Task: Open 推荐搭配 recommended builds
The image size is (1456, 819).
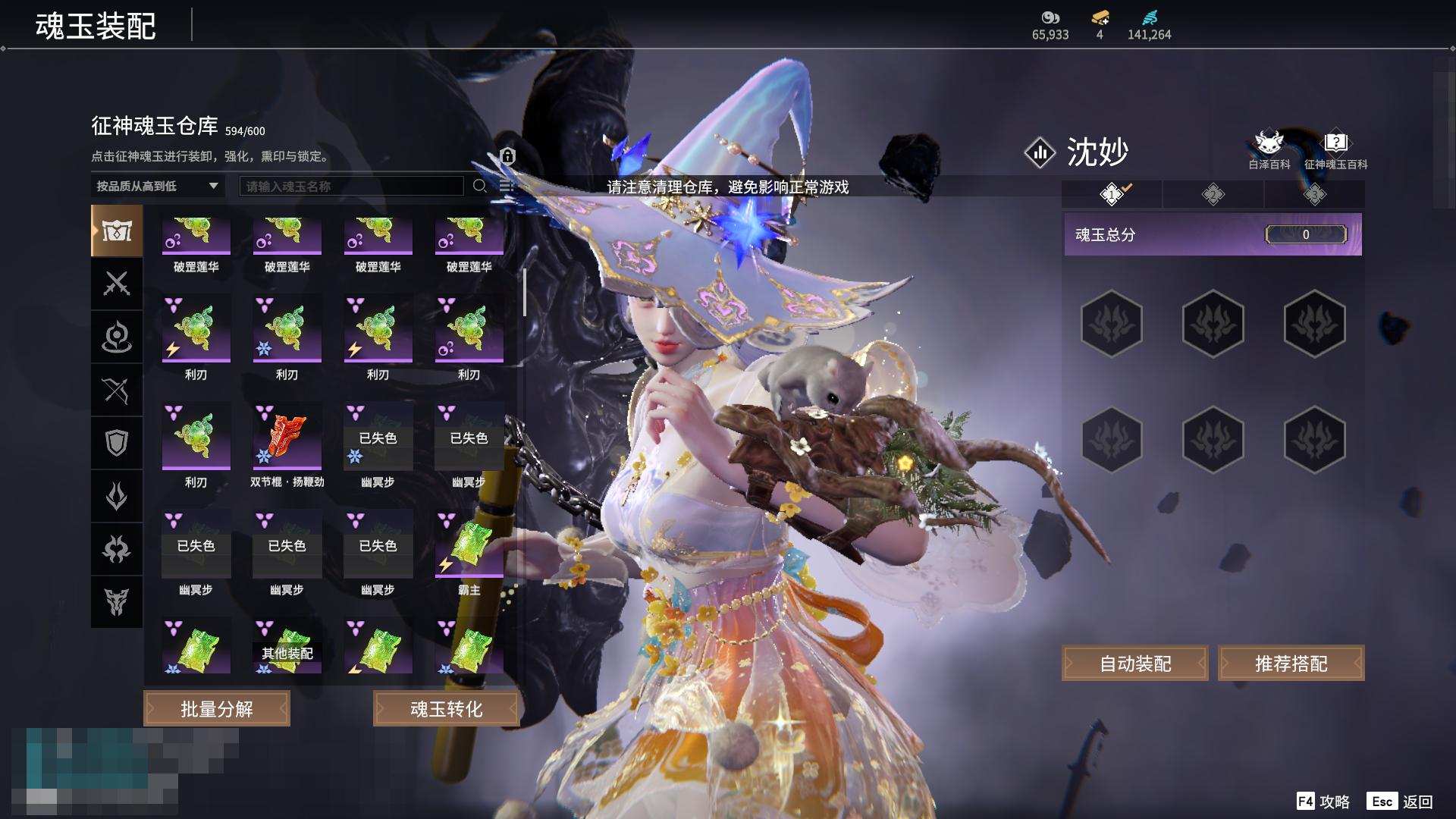Action: coord(1291,664)
